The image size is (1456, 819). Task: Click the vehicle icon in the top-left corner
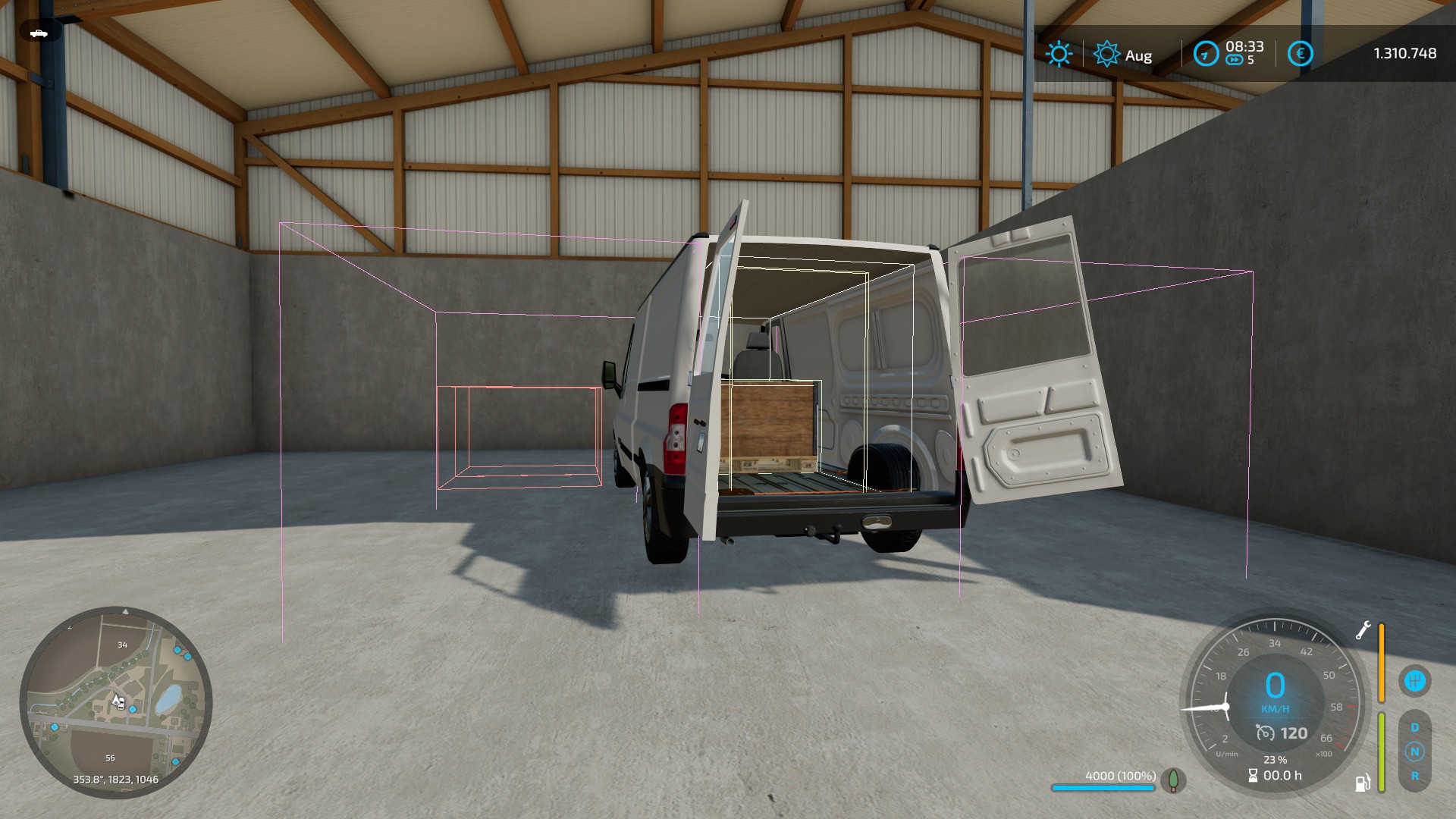tap(39, 33)
